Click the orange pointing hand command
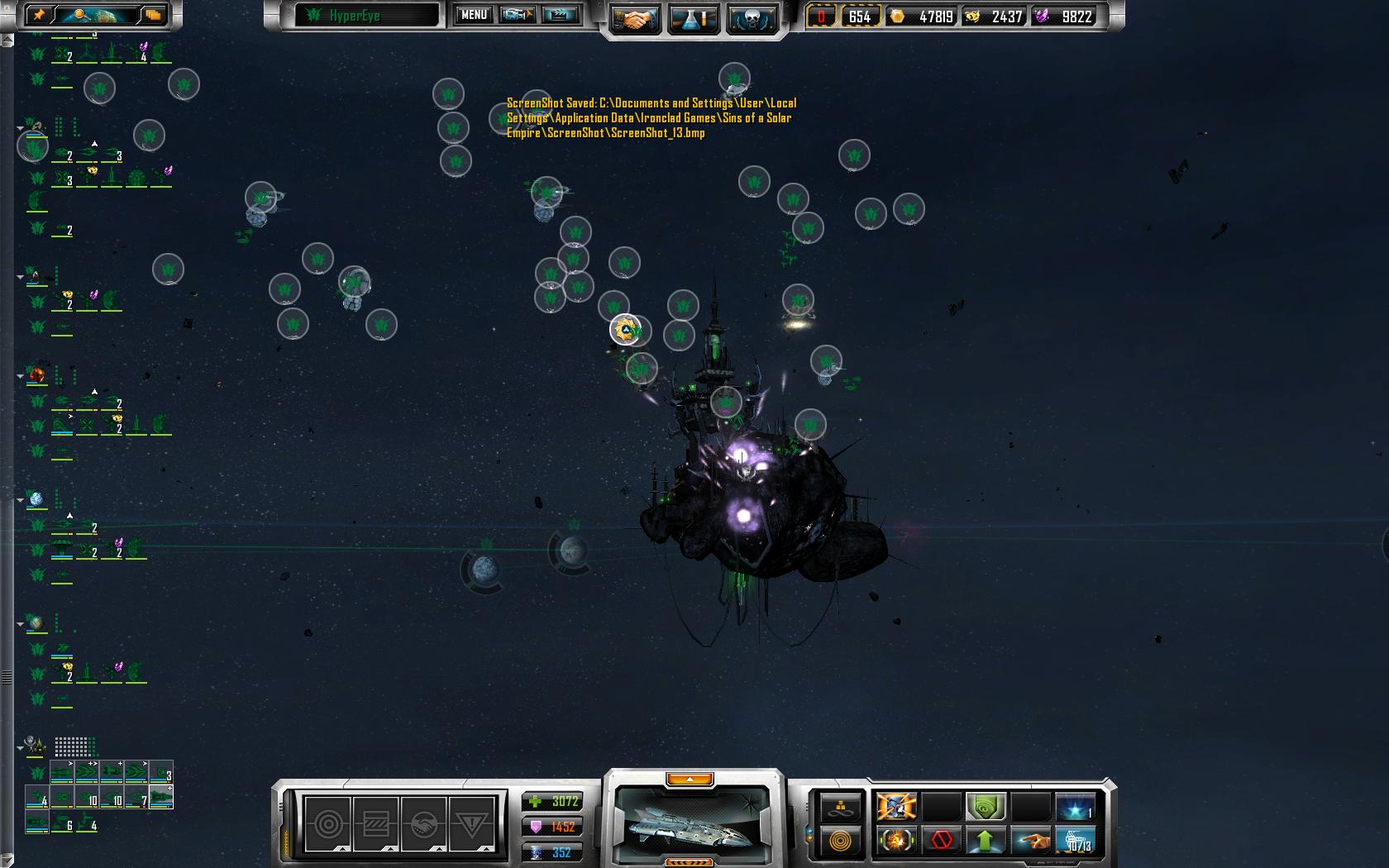The height and width of the screenshot is (868, 1389). (1030, 841)
